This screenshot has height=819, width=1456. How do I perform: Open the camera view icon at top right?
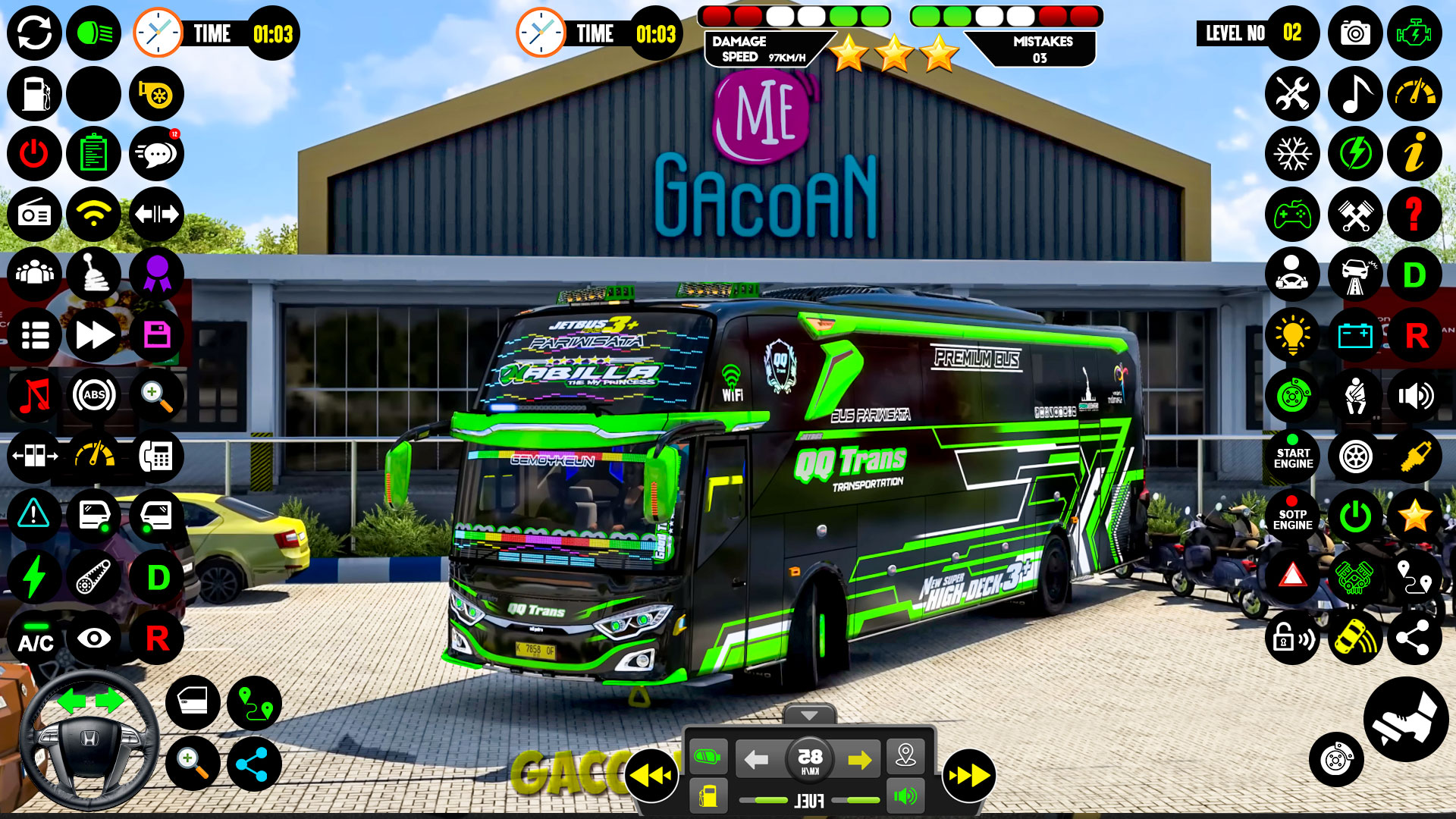(1354, 33)
